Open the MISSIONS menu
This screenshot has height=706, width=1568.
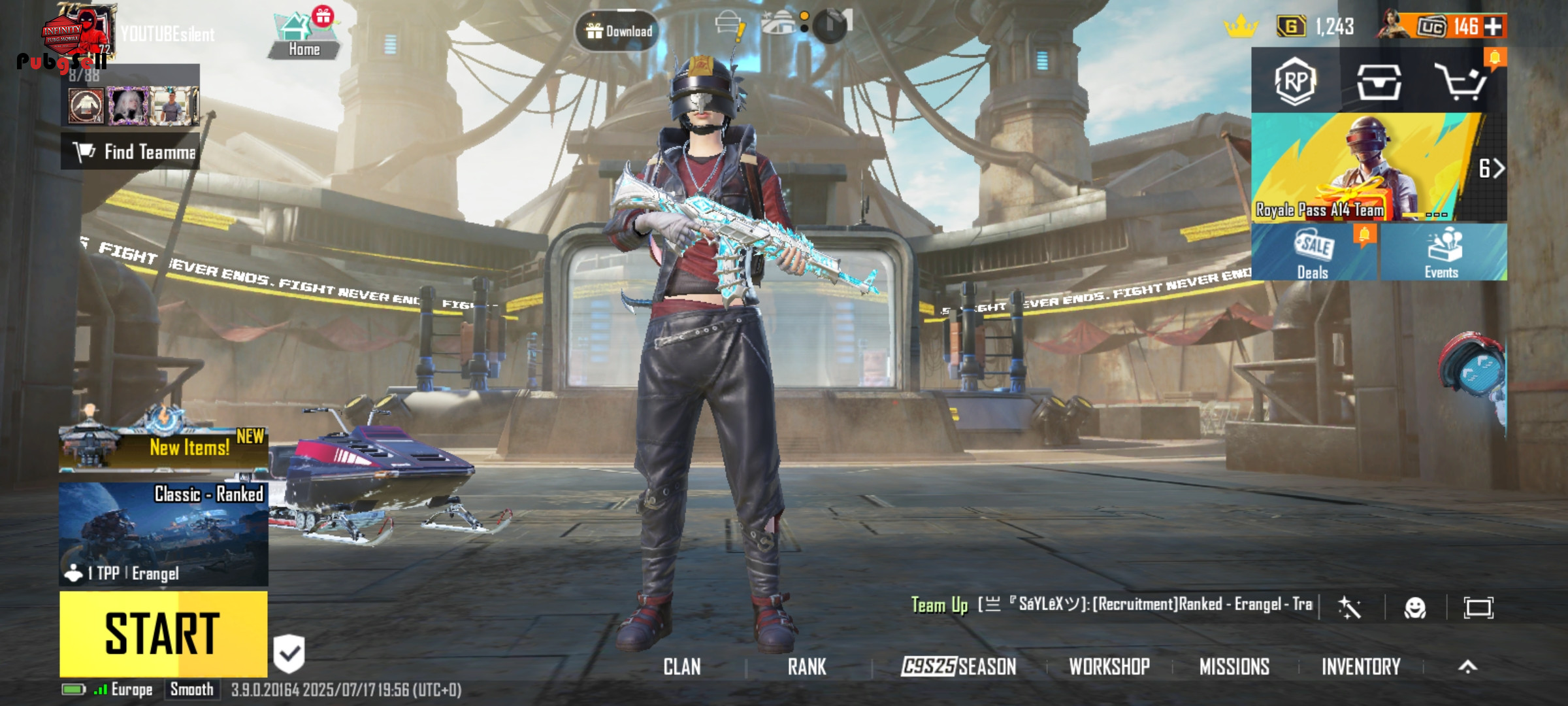click(1234, 667)
